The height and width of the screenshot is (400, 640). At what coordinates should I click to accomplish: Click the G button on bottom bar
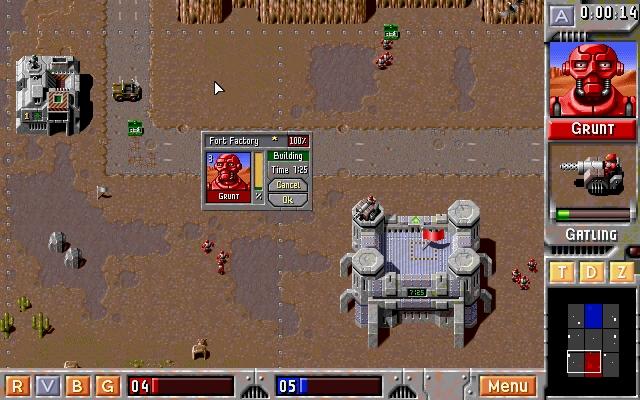pyautogui.click(x=108, y=386)
